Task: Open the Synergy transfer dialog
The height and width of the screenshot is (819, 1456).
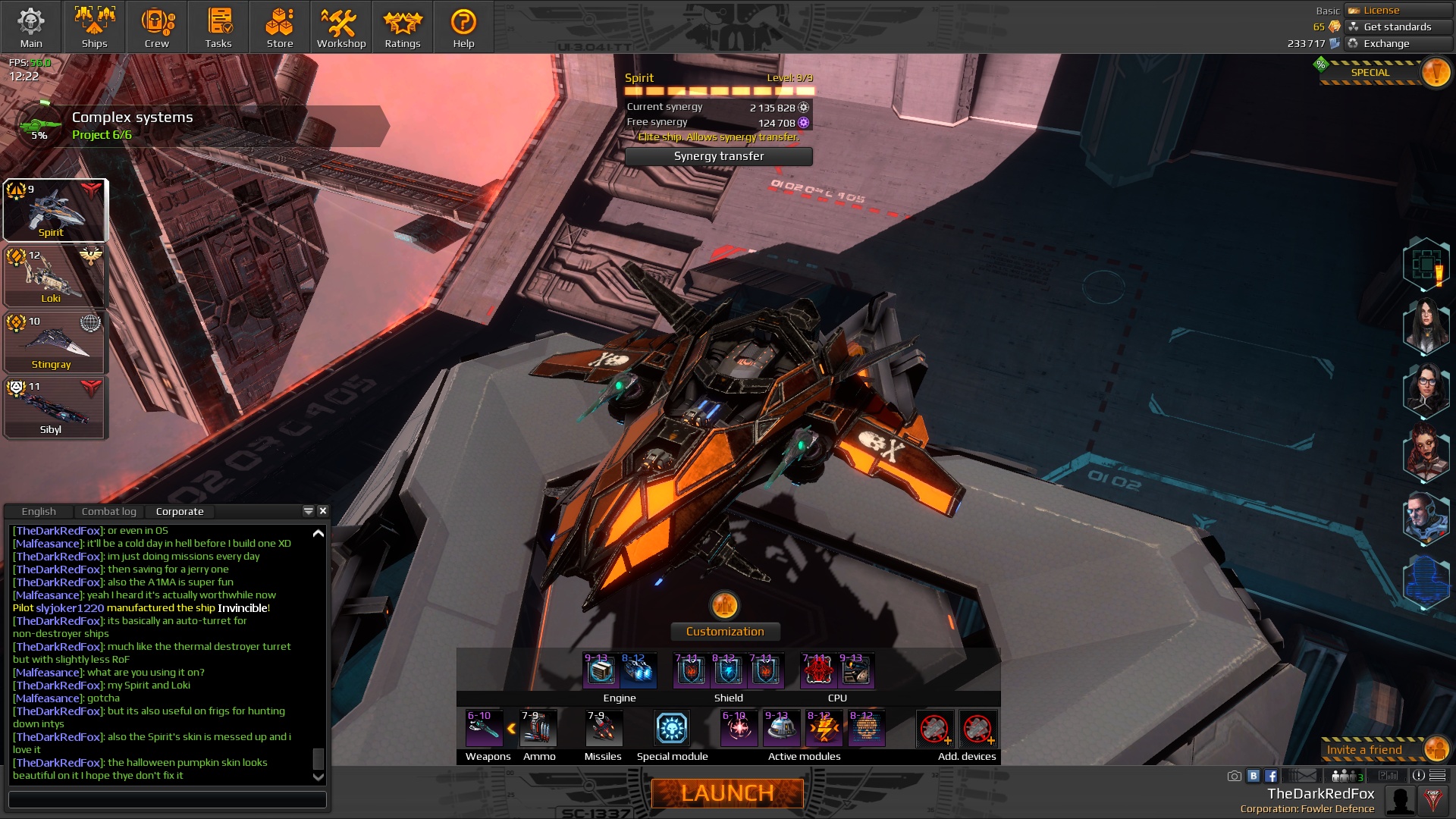Action: 718,156
